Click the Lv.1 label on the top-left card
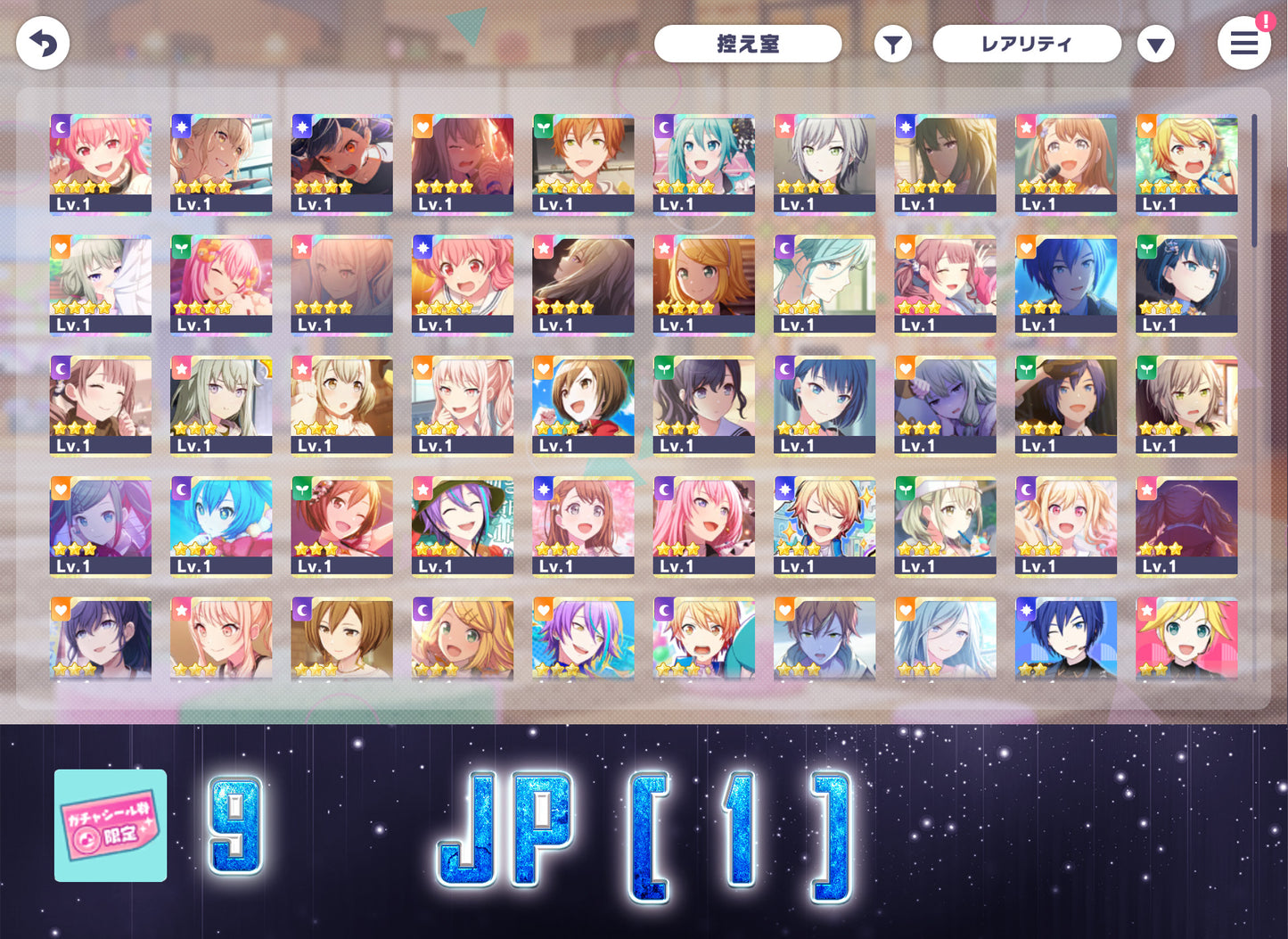The image size is (1288, 939). (x=75, y=203)
